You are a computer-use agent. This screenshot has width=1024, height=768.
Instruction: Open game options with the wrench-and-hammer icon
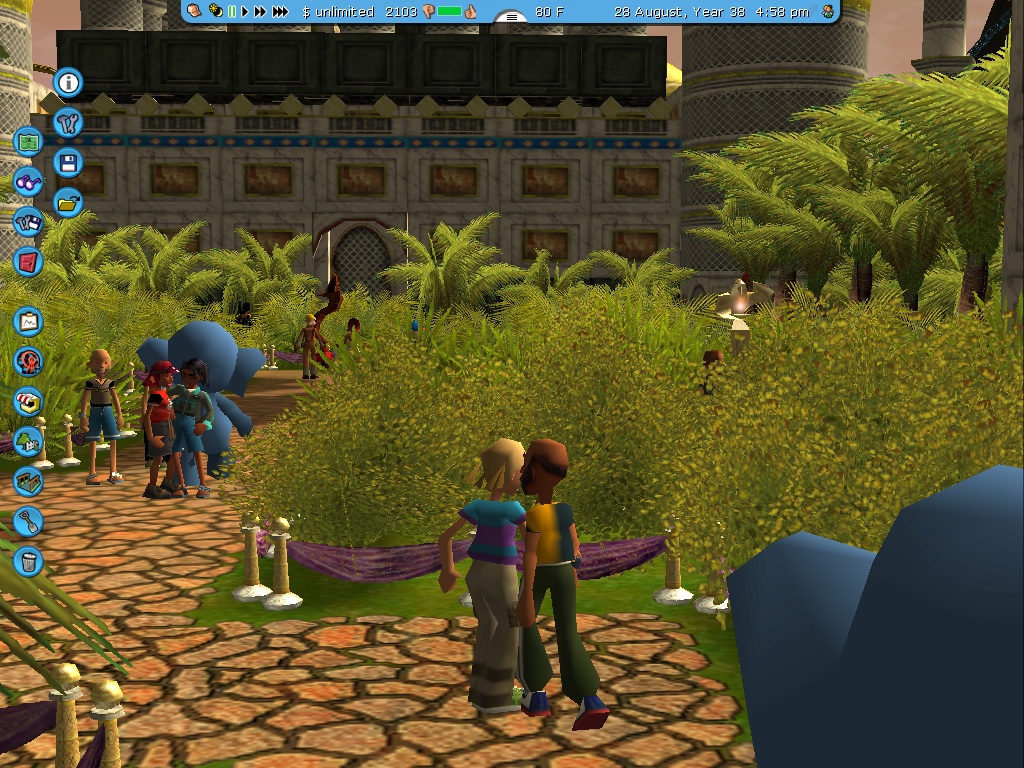point(68,123)
